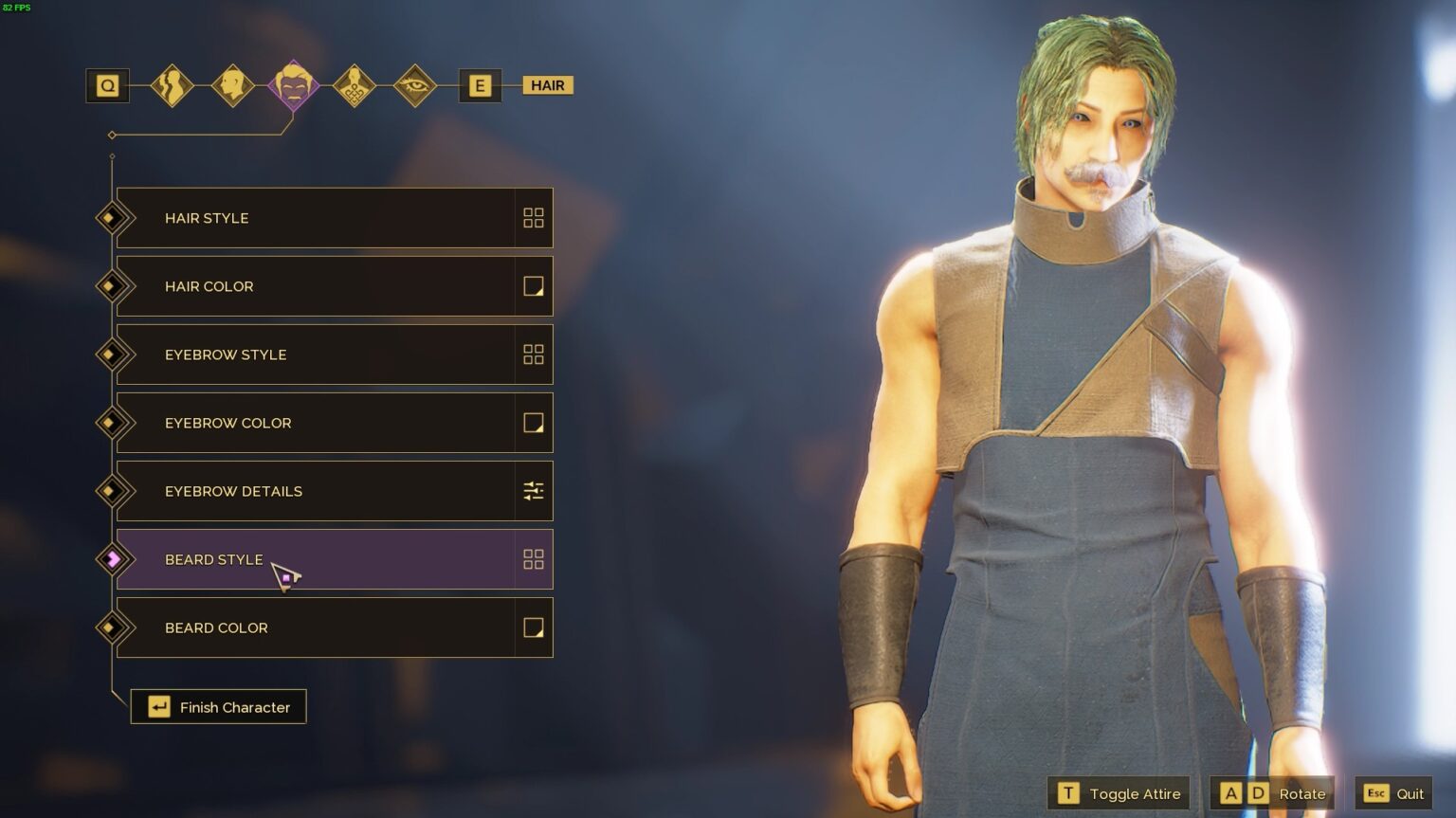Switch to the HAIR tab label
The image size is (1456, 818).
(x=547, y=85)
